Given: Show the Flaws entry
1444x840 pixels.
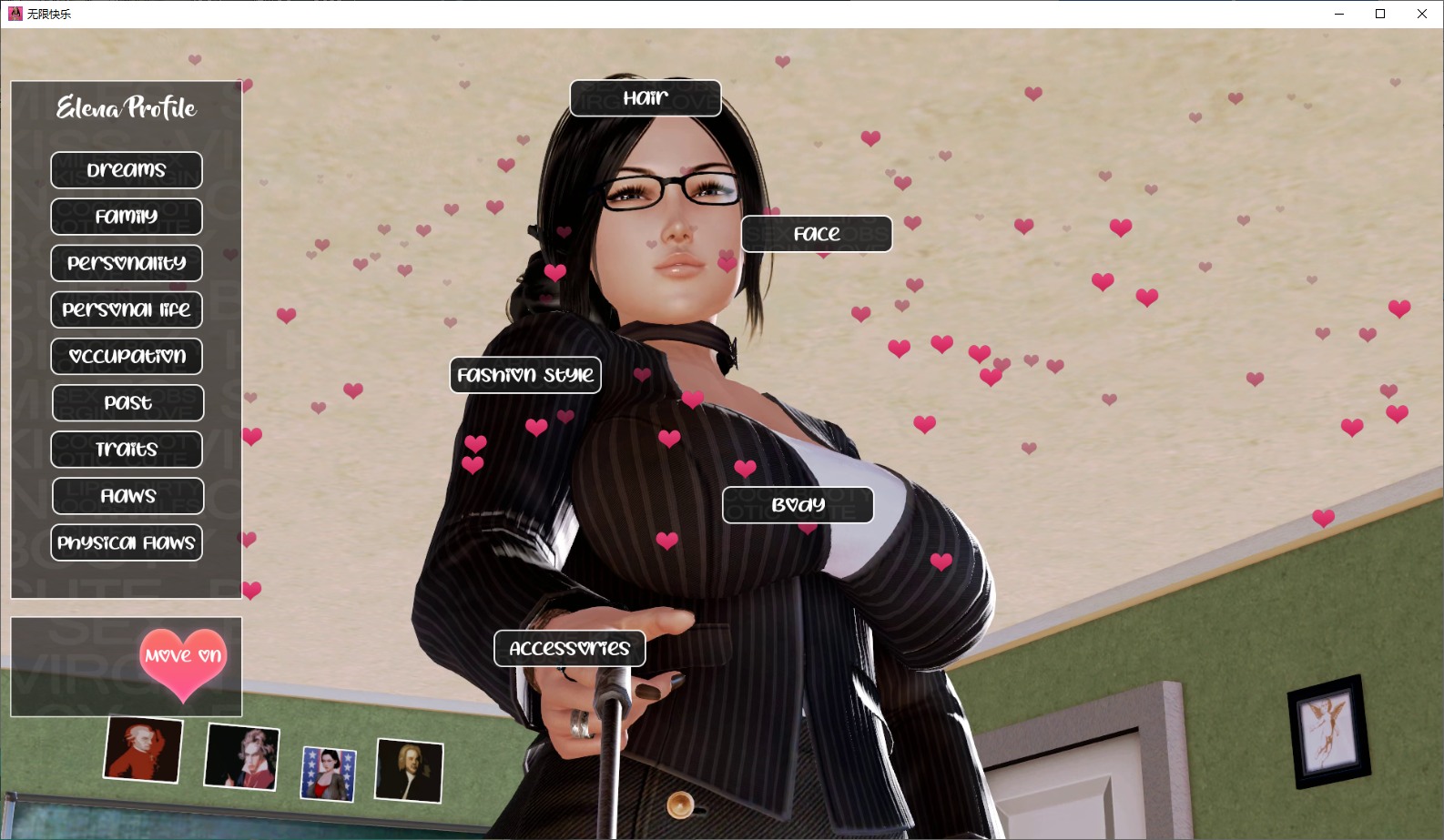Looking at the screenshot, I should (127, 496).
